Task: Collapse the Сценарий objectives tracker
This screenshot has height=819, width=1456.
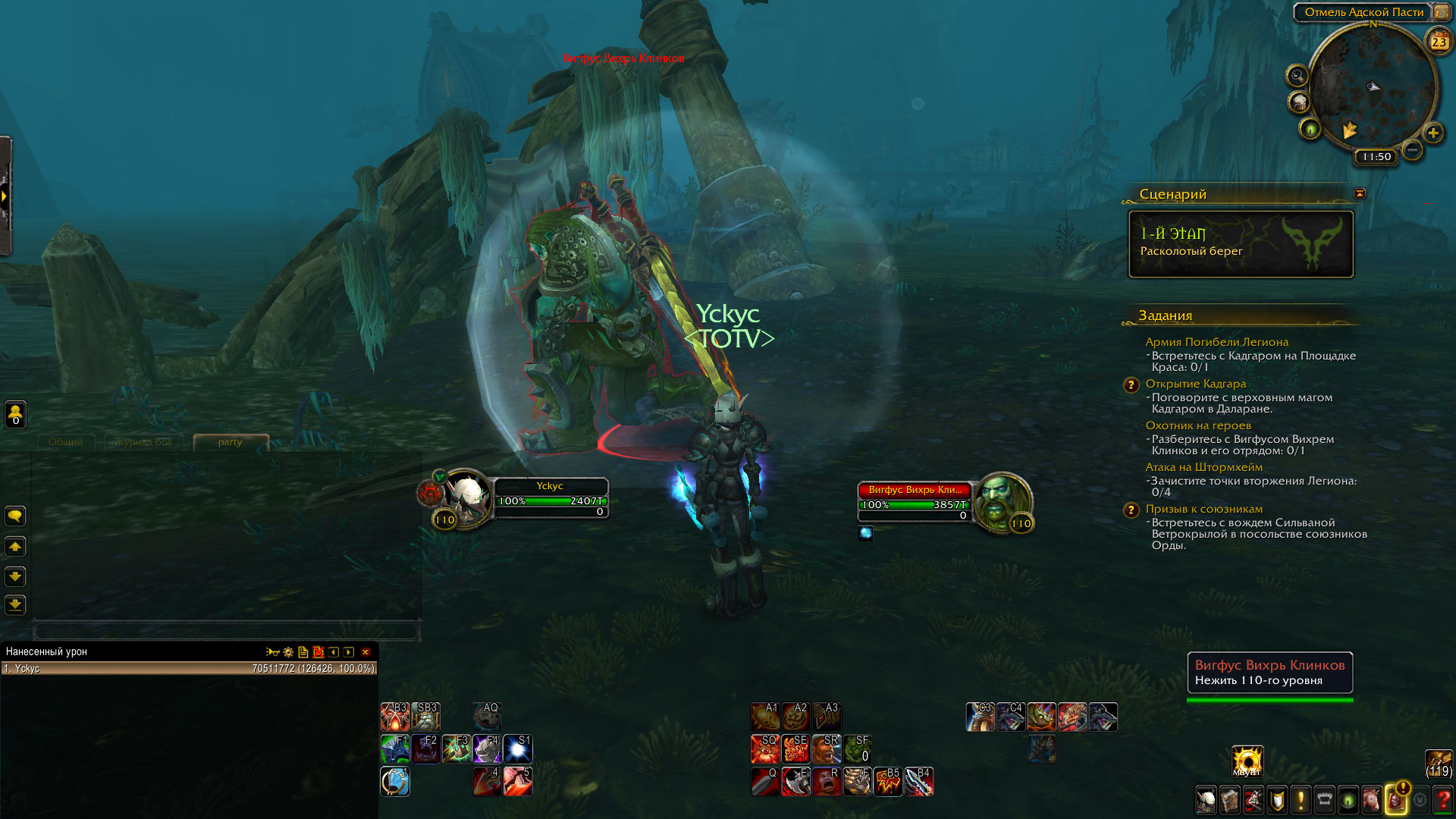Action: (1360, 194)
